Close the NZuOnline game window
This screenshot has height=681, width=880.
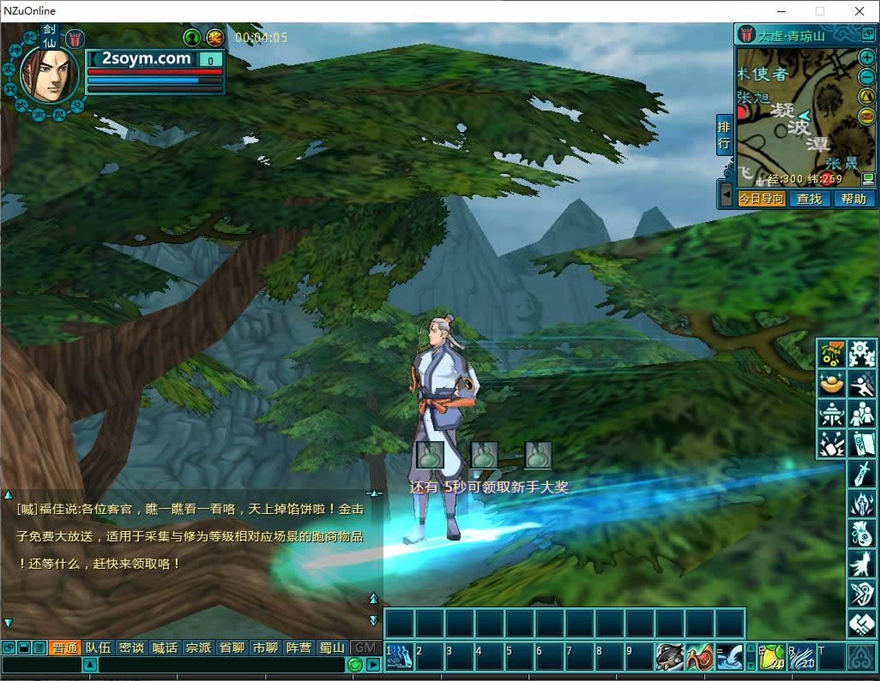pyautogui.click(x=860, y=11)
